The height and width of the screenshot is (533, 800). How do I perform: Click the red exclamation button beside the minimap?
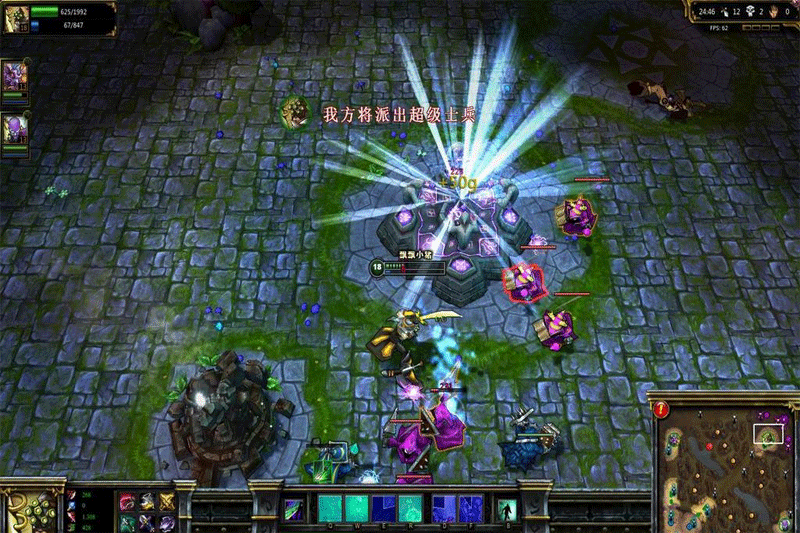coord(661,408)
